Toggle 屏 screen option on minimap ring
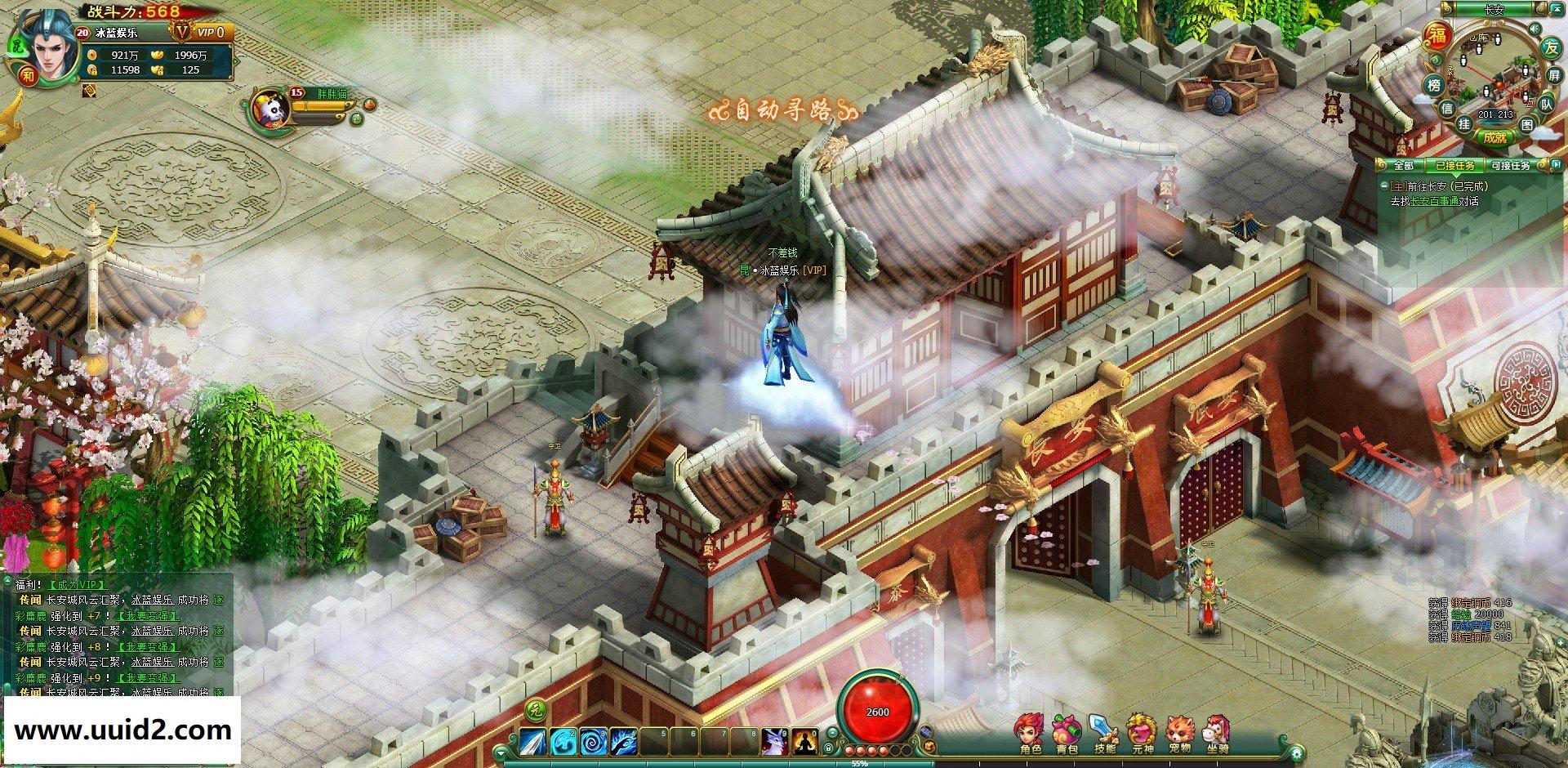 pos(1555,74)
